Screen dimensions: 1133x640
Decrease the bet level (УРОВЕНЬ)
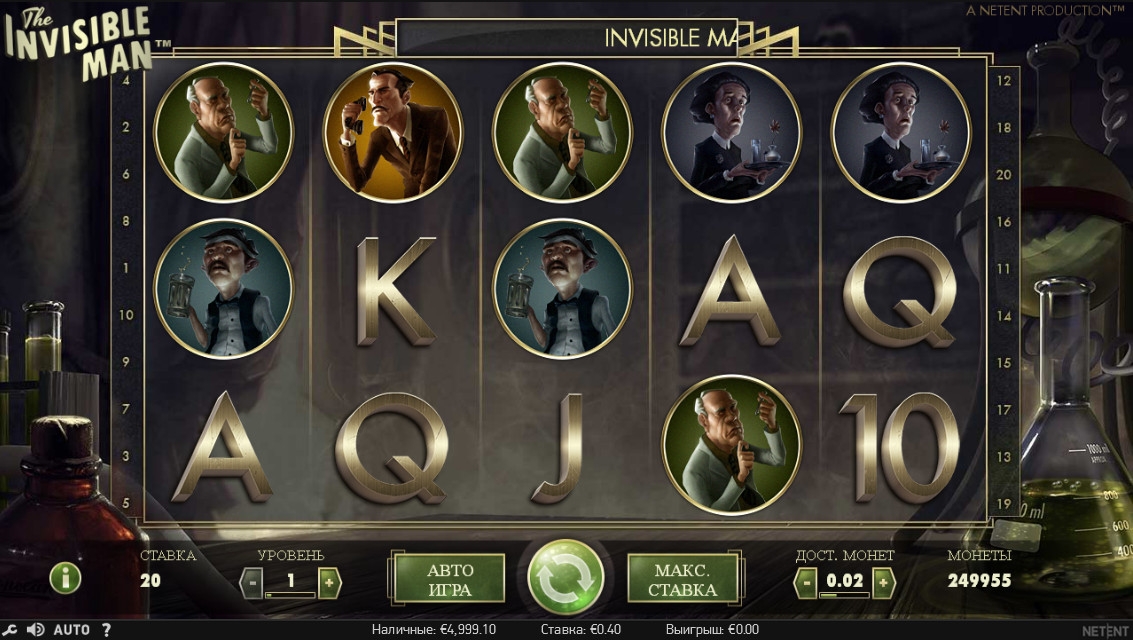click(252, 580)
